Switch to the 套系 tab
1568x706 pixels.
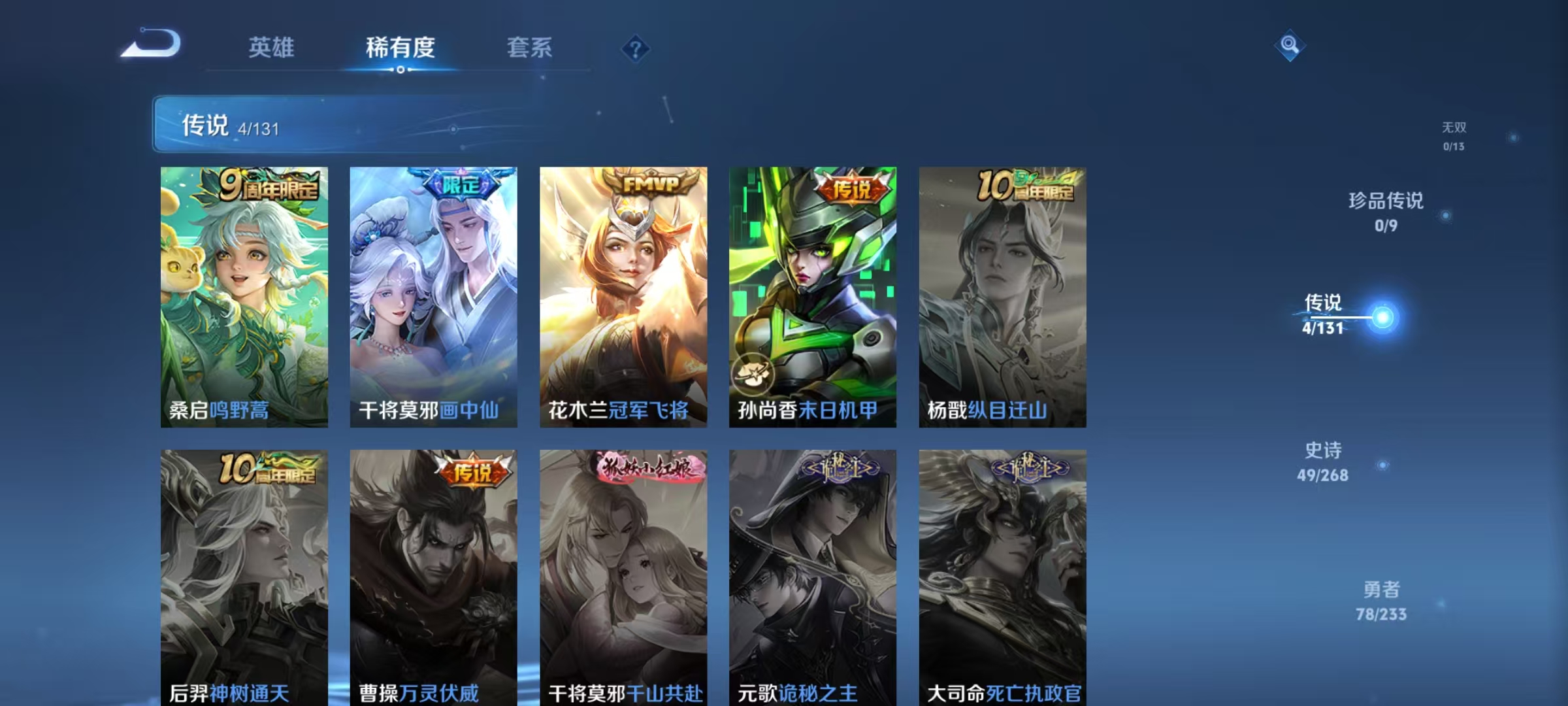click(x=529, y=48)
